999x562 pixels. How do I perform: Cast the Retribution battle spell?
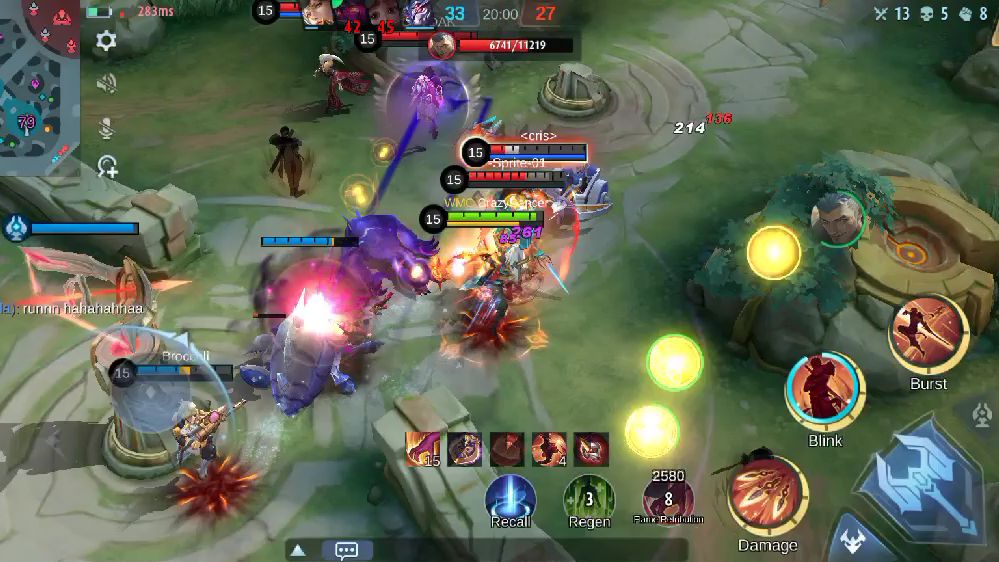pos(668,498)
